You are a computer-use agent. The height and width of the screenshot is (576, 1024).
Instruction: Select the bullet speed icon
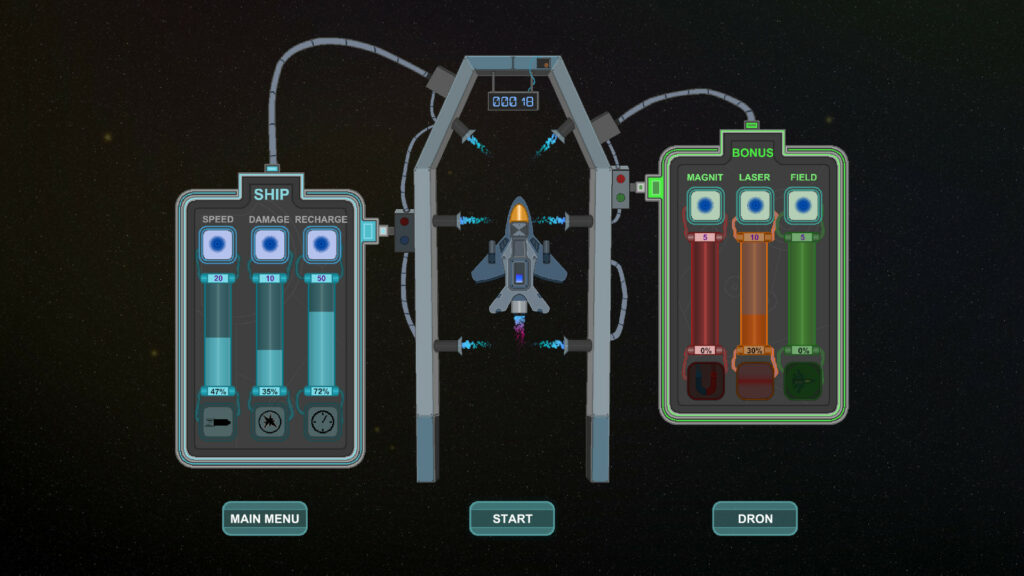[x=218, y=420]
